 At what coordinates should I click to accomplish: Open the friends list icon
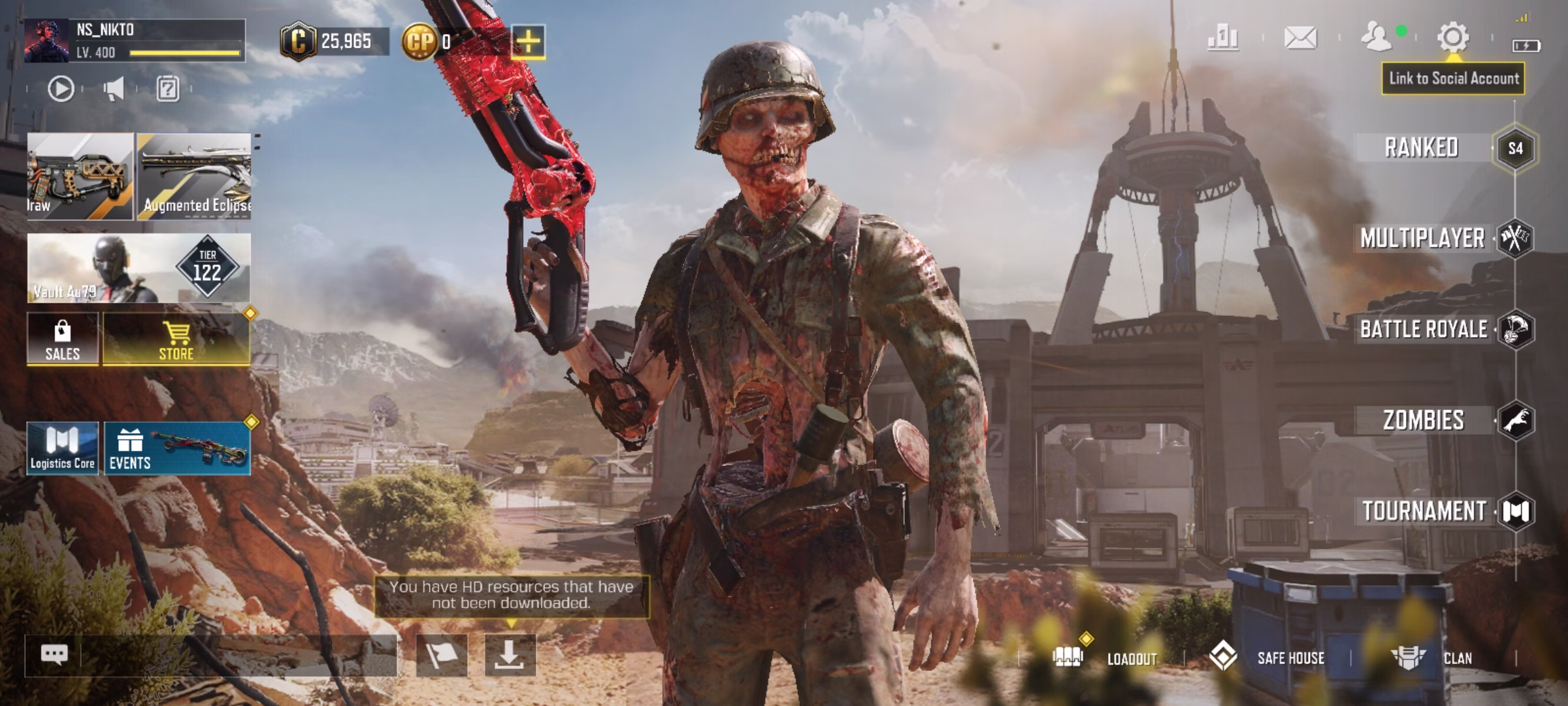click(1377, 38)
